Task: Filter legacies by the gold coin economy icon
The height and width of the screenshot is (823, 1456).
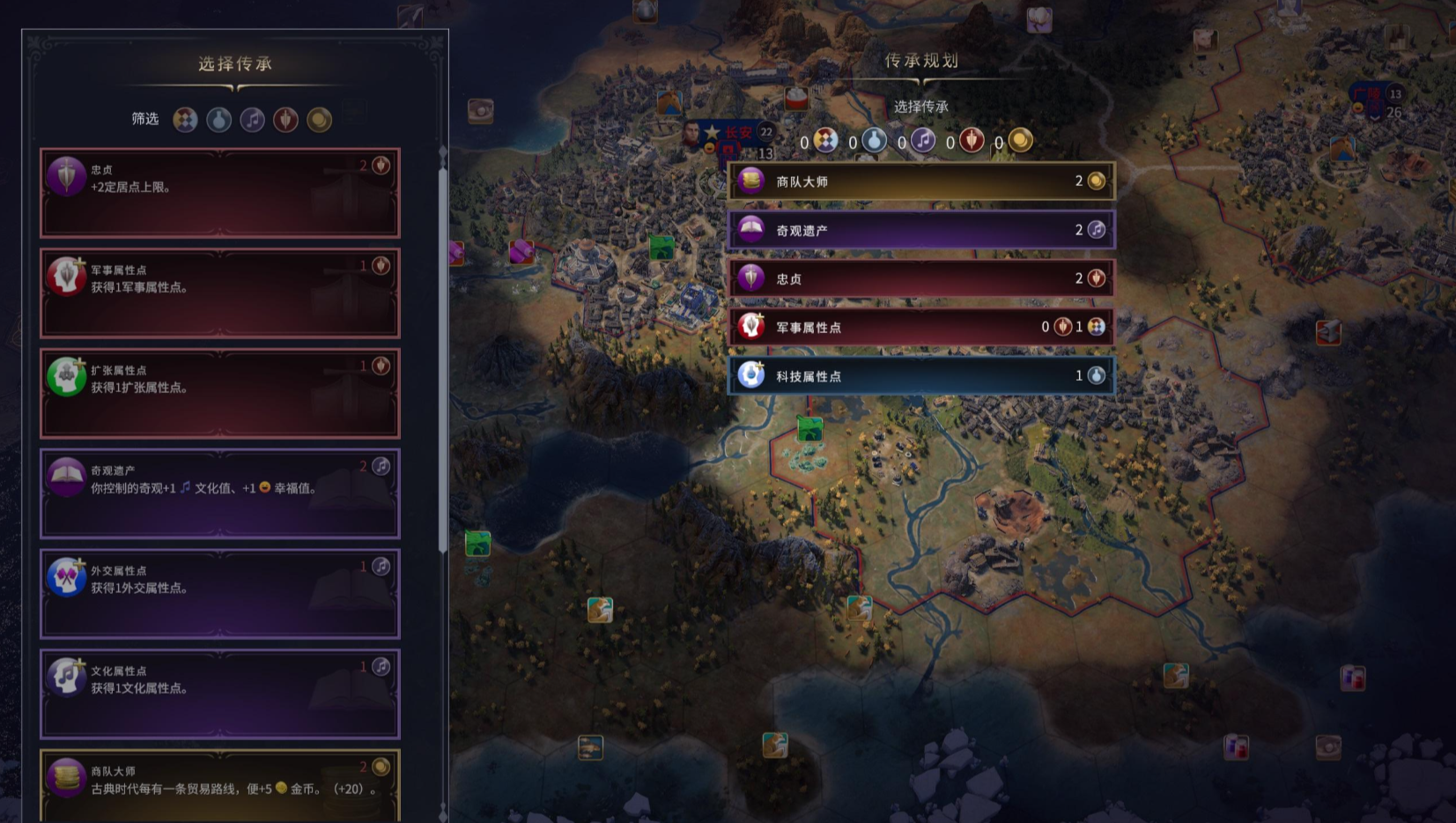Action: (x=320, y=120)
